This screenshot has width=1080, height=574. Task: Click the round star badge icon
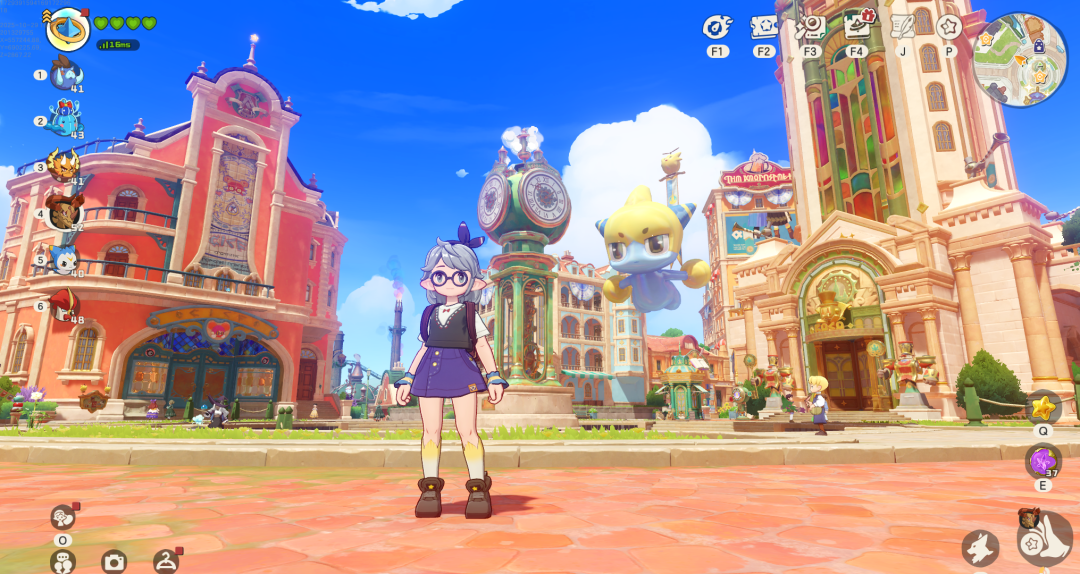[948, 27]
